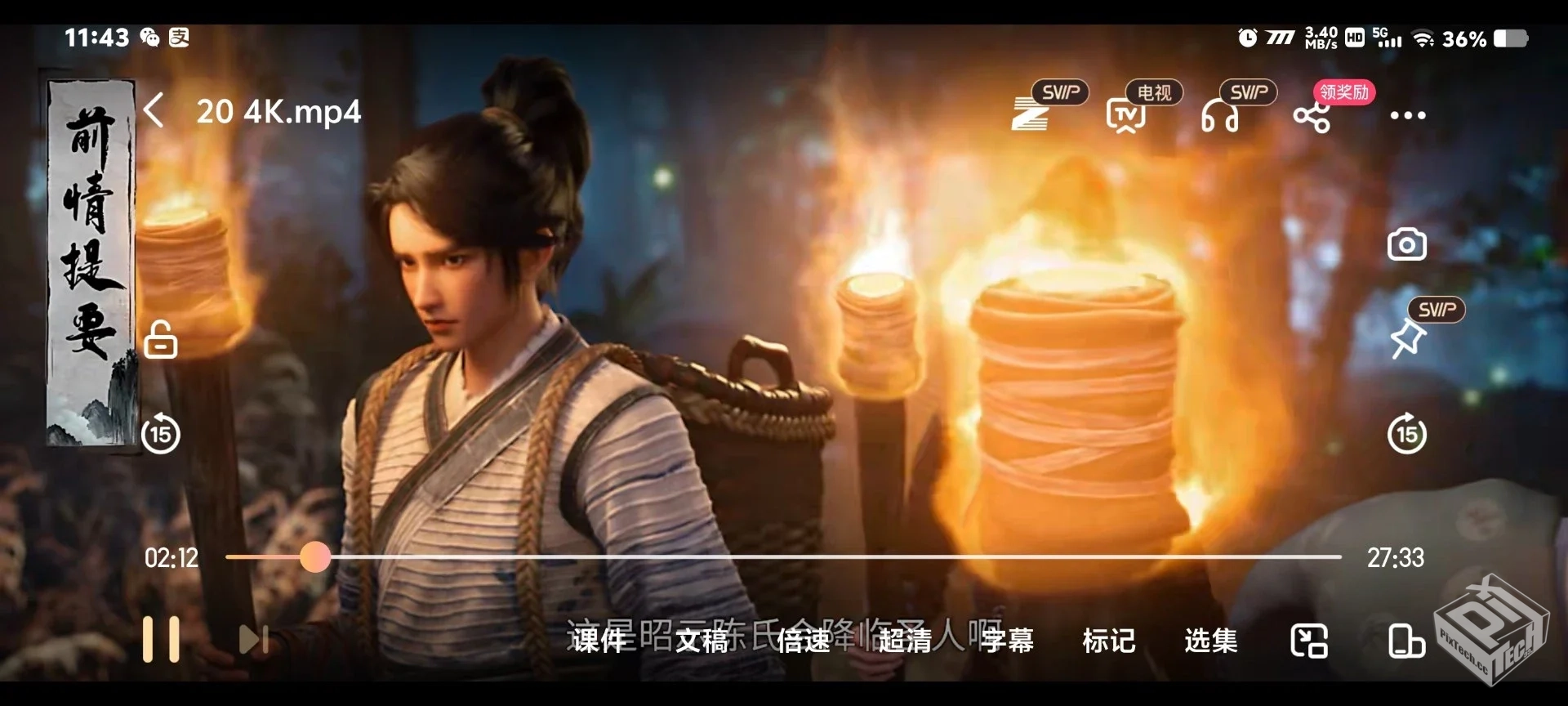Skip forward 15 seconds using right icon
Viewport: 1568px width, 706px height.
(x=1407, y=433)
